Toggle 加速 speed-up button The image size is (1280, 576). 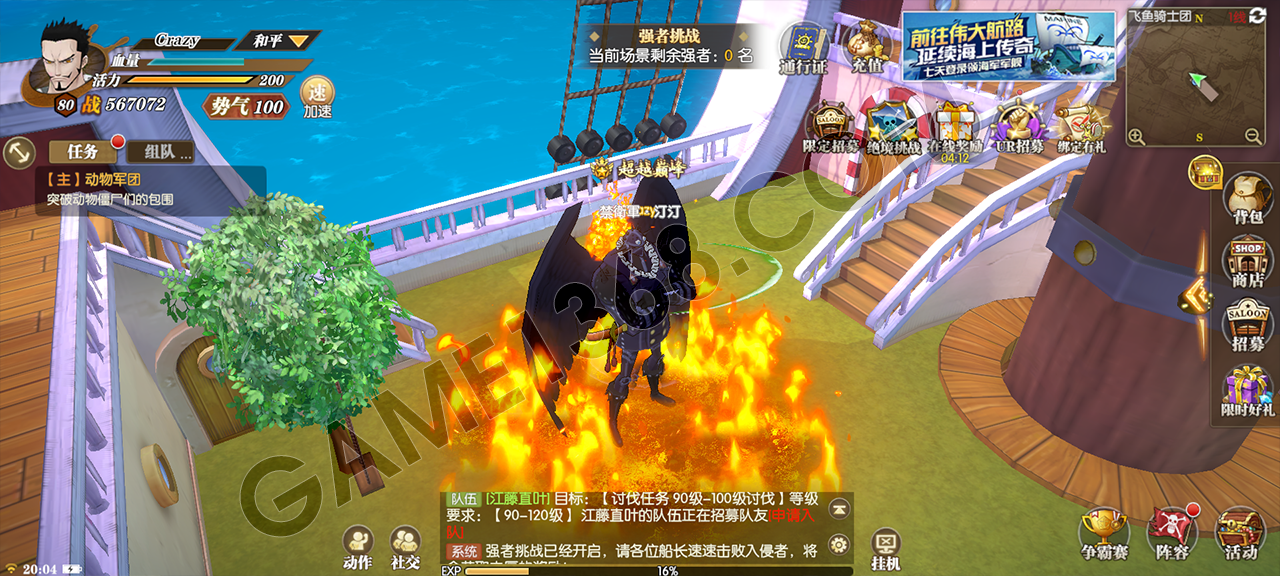(x=317, y=97)
